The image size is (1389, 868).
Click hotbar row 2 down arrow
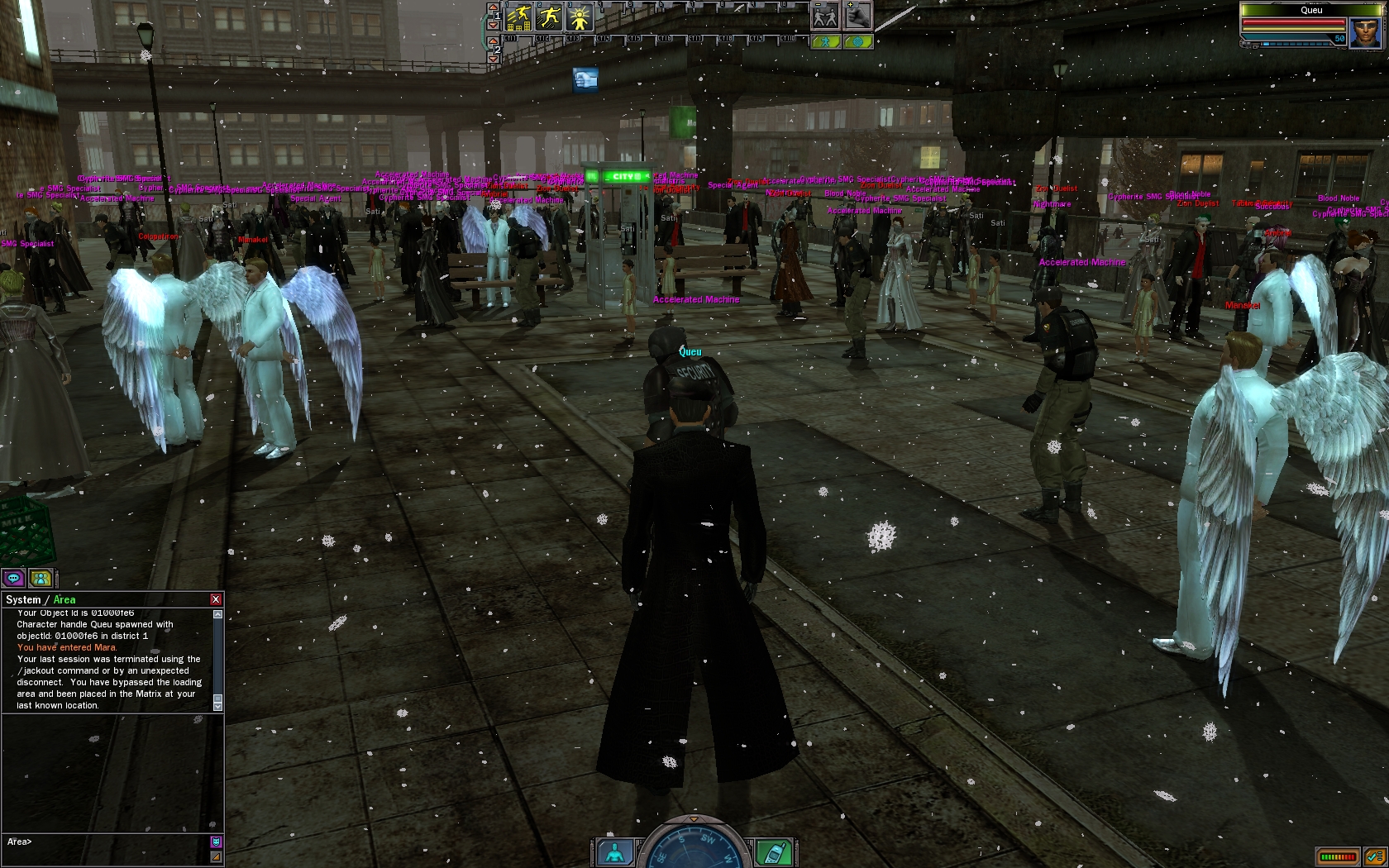(494, 59)
